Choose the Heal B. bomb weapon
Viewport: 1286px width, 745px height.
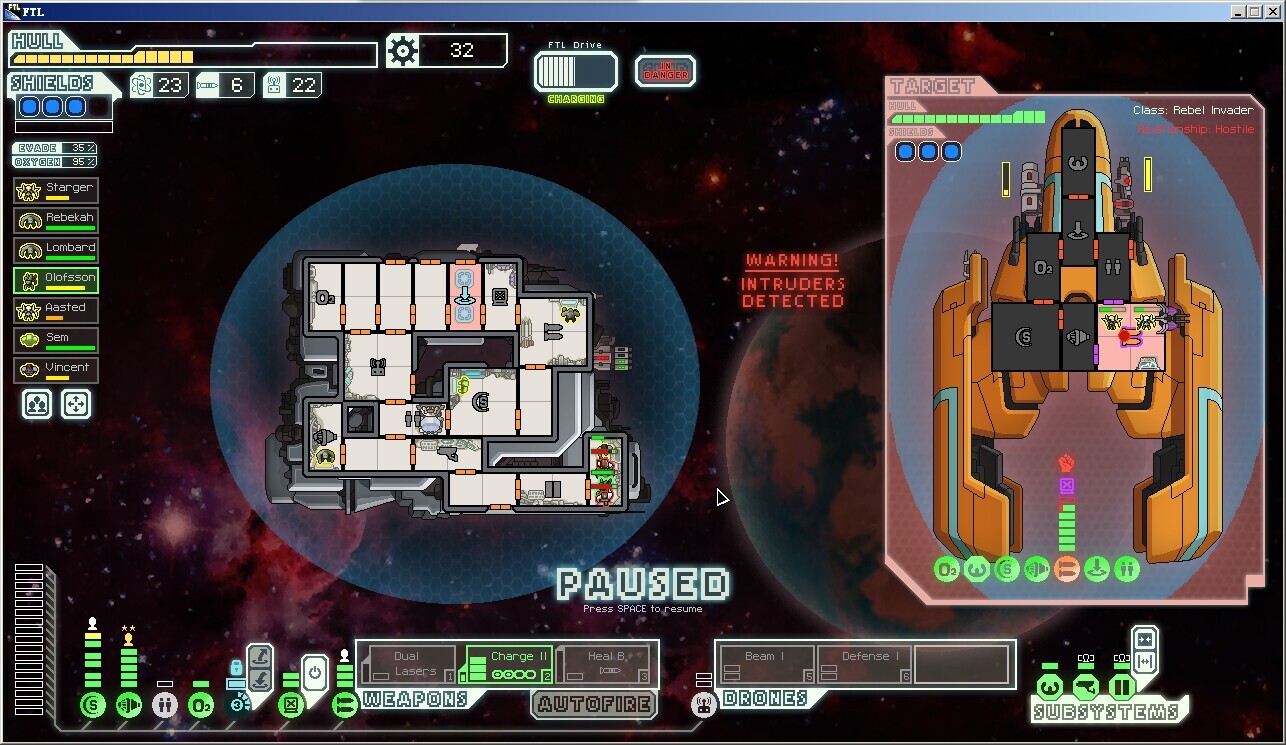(x=606, y=664)
